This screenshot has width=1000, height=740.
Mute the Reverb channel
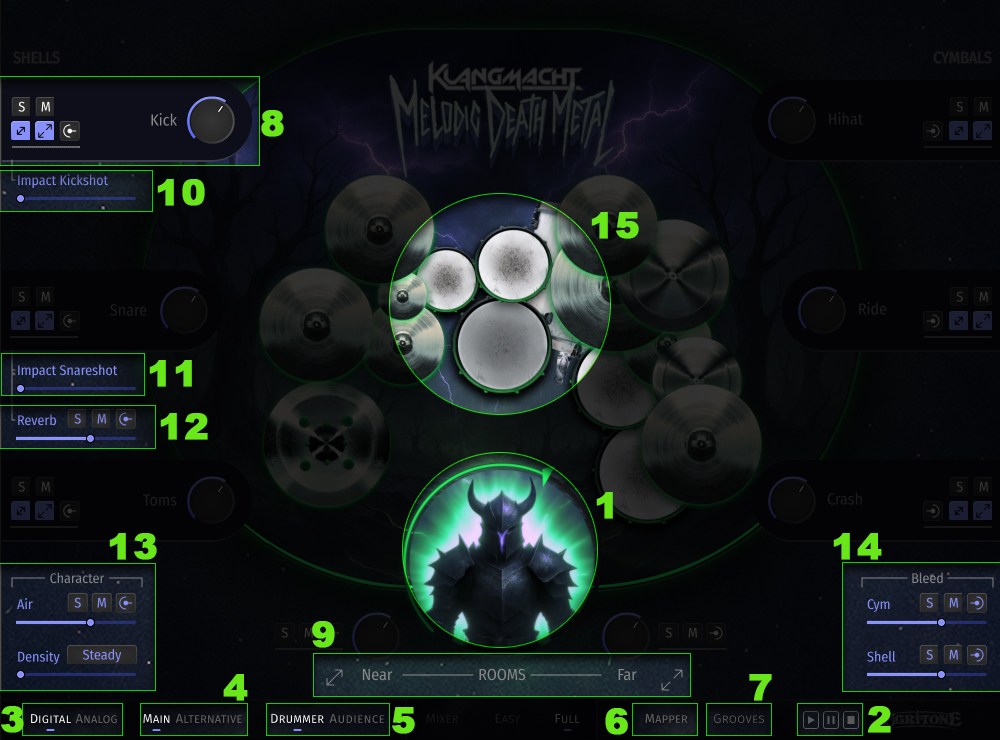click(x=101, y=420)
